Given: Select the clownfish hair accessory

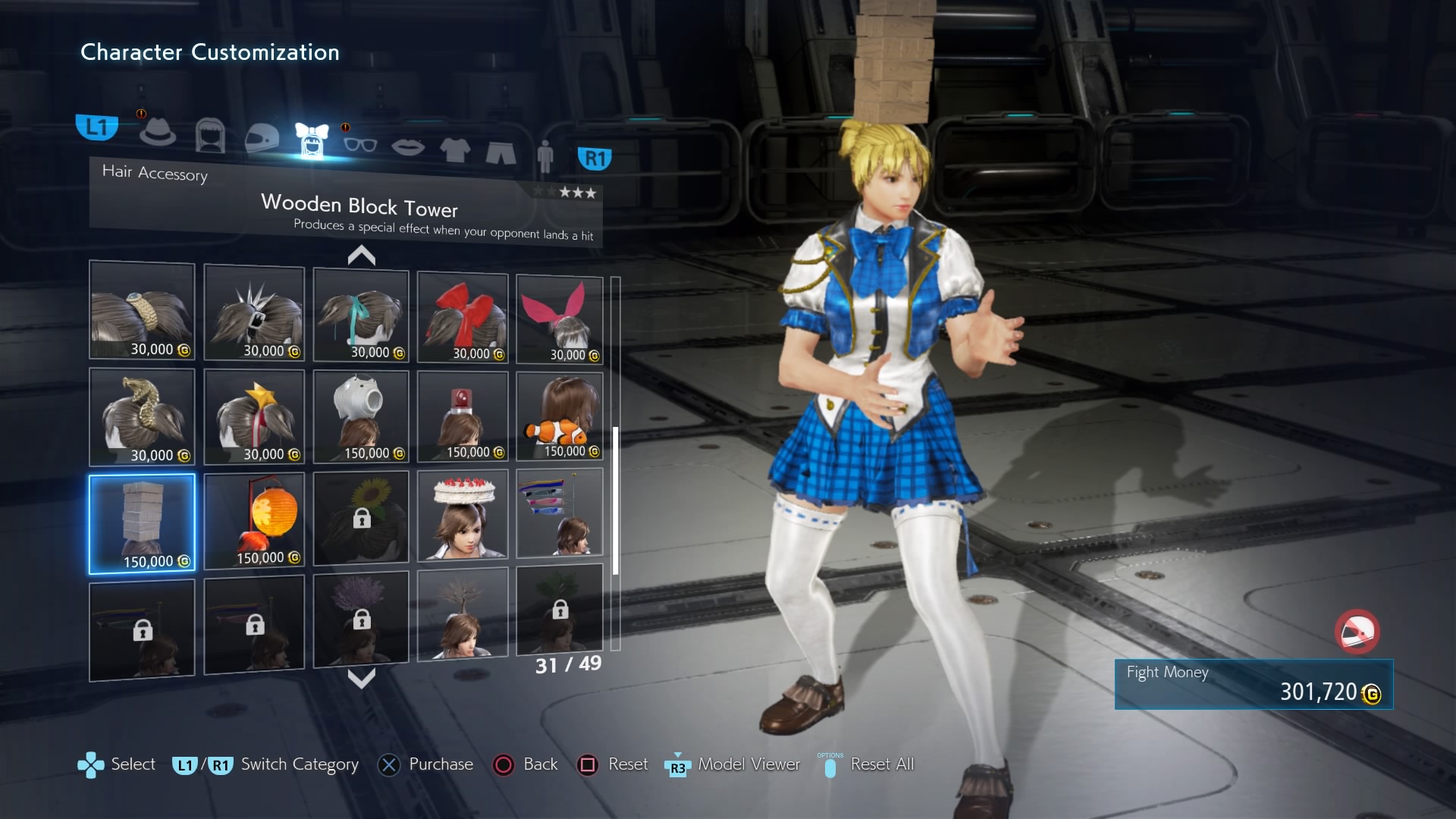Looking at the screenshot, I should [560, 417].
